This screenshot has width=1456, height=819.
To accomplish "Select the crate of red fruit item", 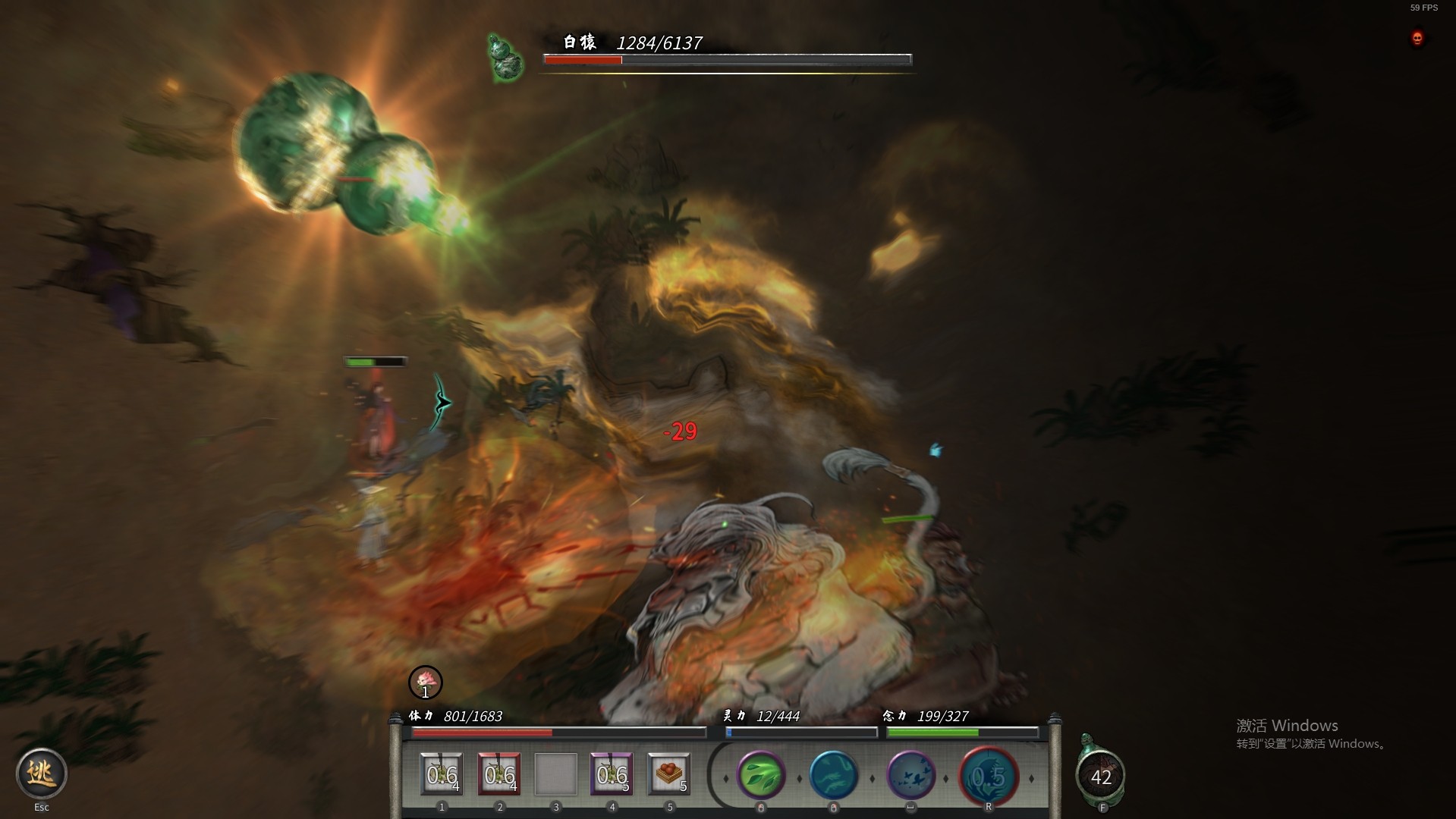I will pyautogui.click(x=668, y=774).
